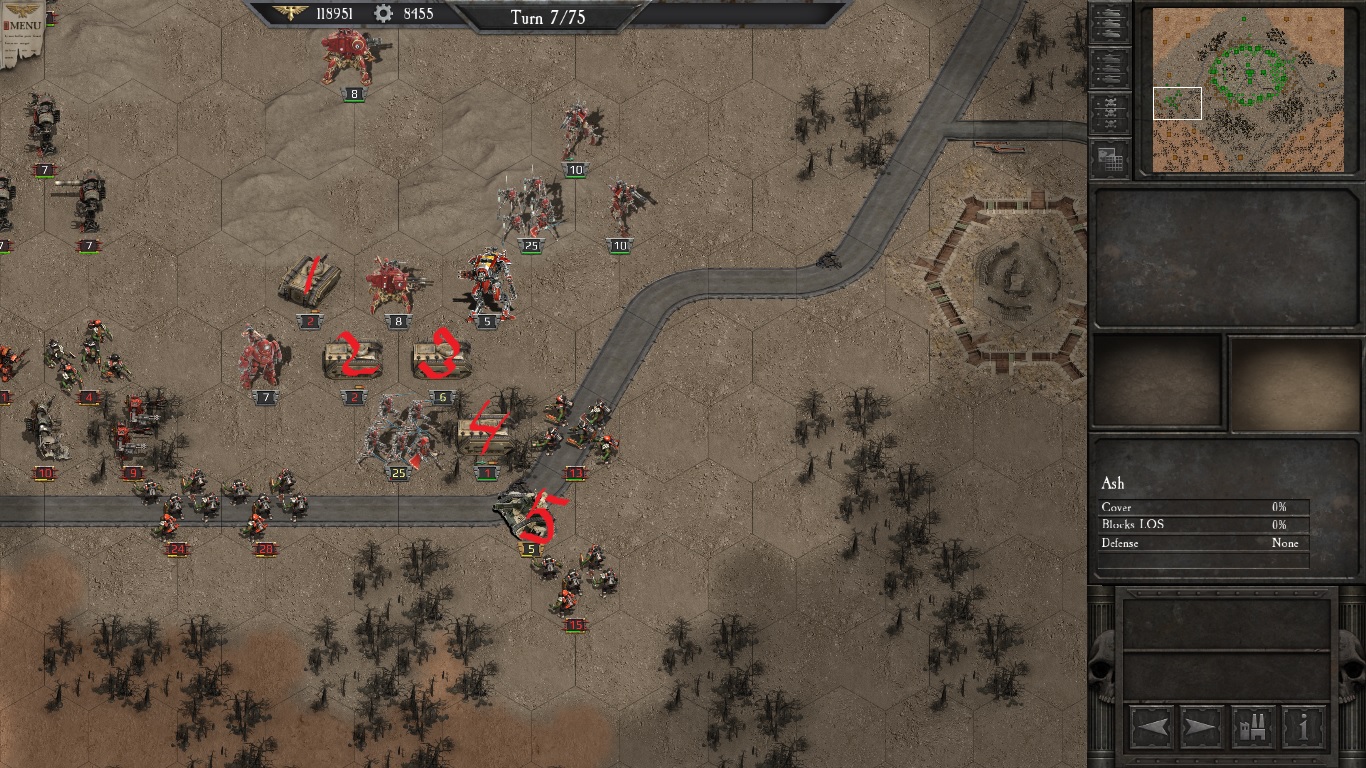Toggle the map grid overlay button
The height and width of the screenshot is (768, 1366).
tap(1109, 159)
